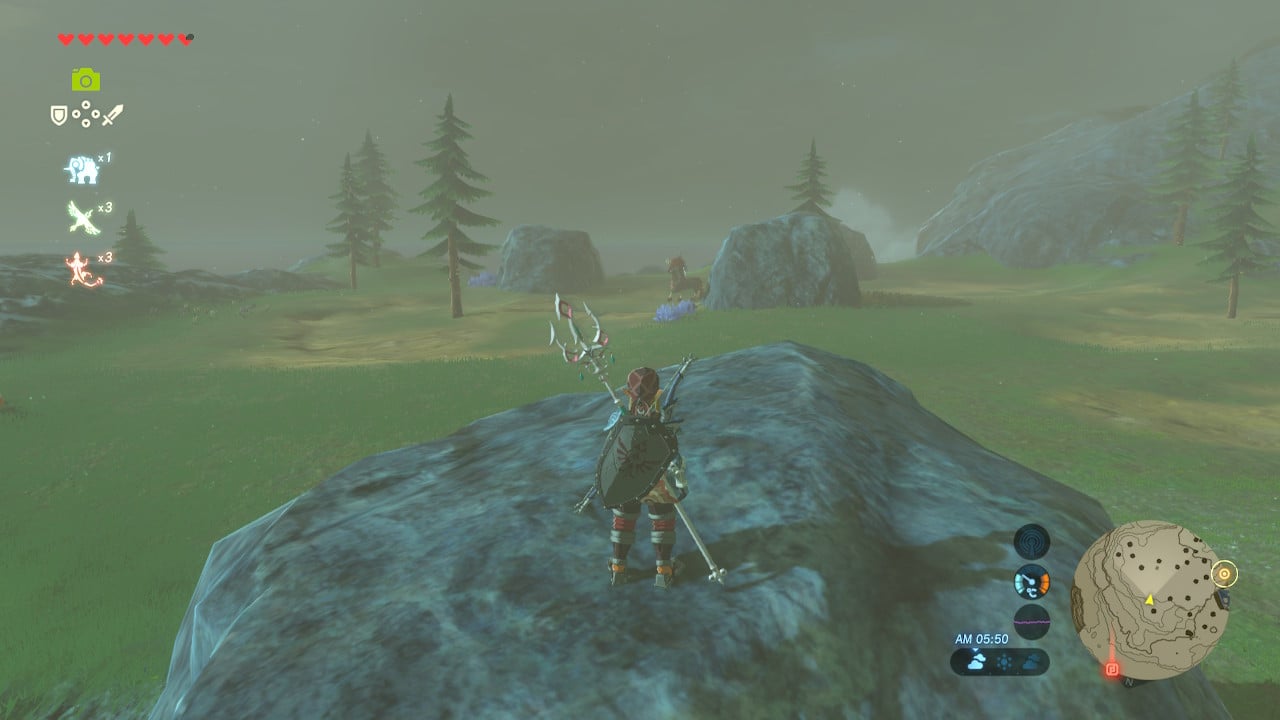This screenshot has width=1280, height=720.
Task: Select the yellow objective marker on minimap
Action: point(1224,574)
